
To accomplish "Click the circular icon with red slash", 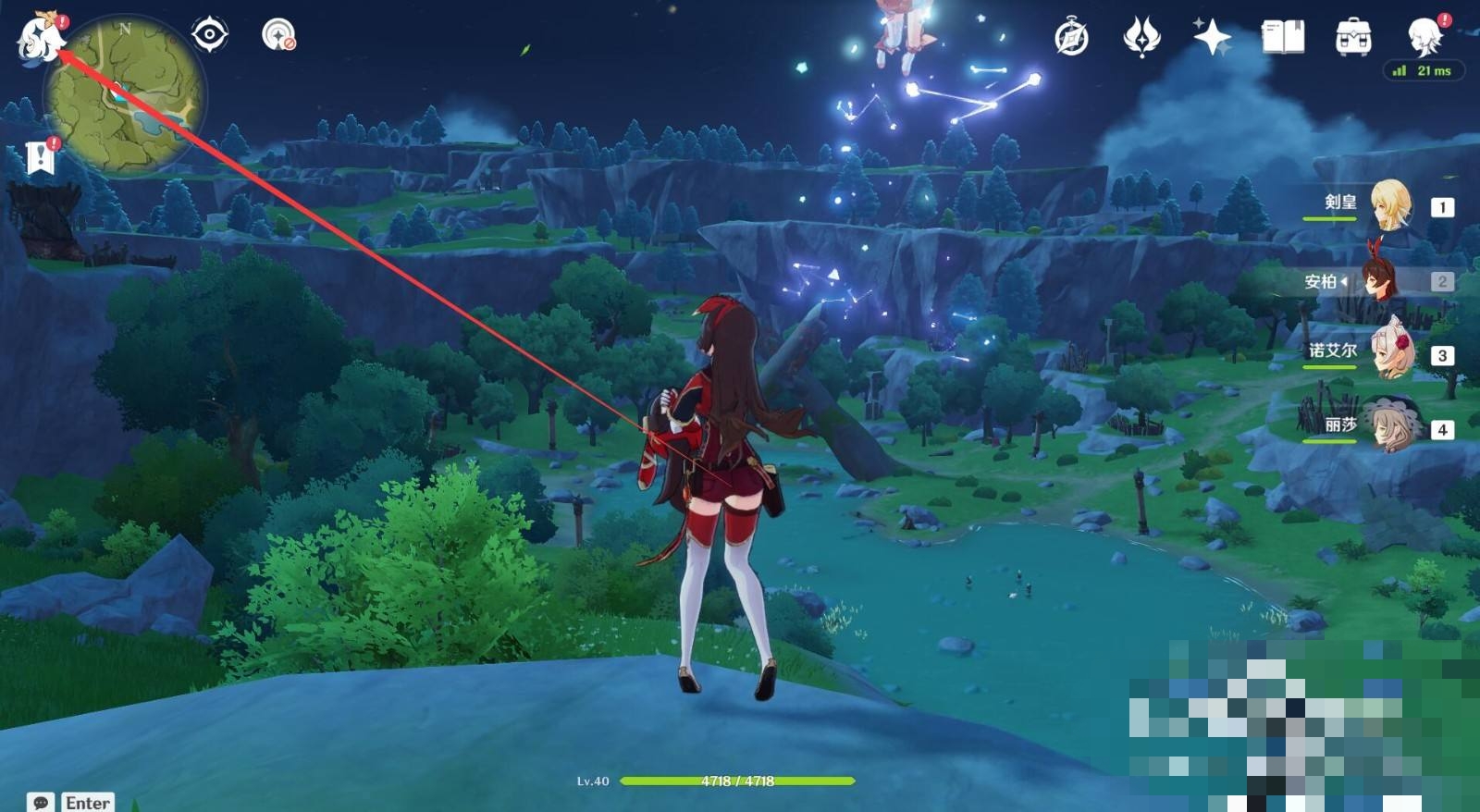I will [278, 35].
